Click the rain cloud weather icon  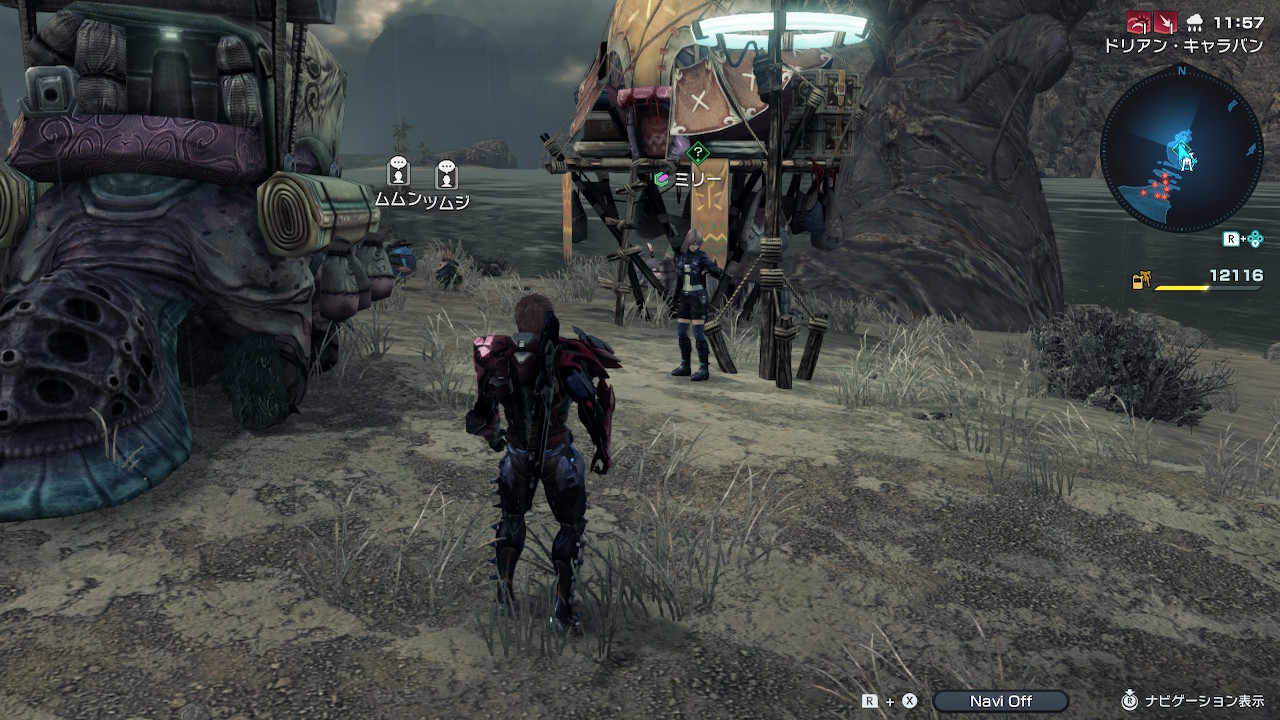point(1194,22)
